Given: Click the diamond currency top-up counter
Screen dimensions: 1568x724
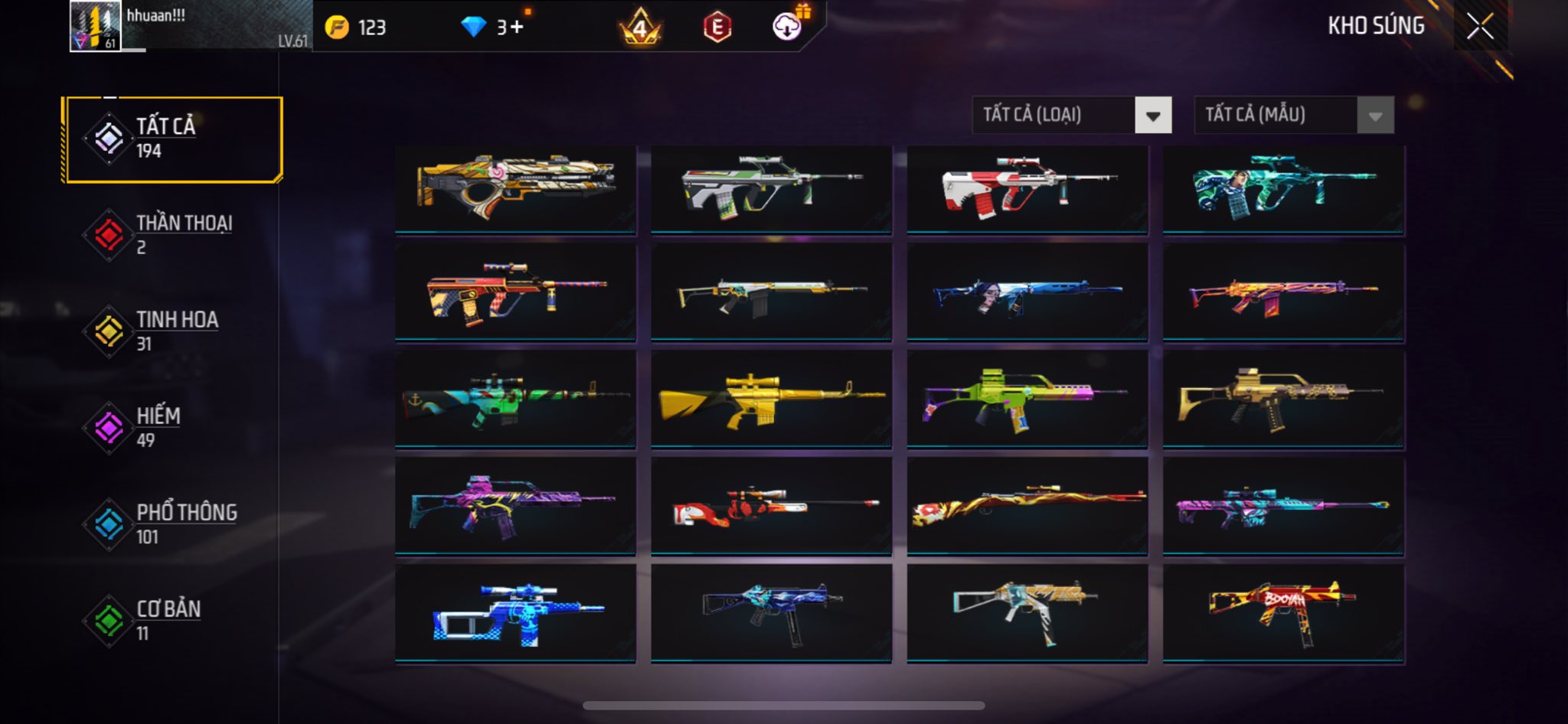Looking at the screenshot, I should coord(494,28).
